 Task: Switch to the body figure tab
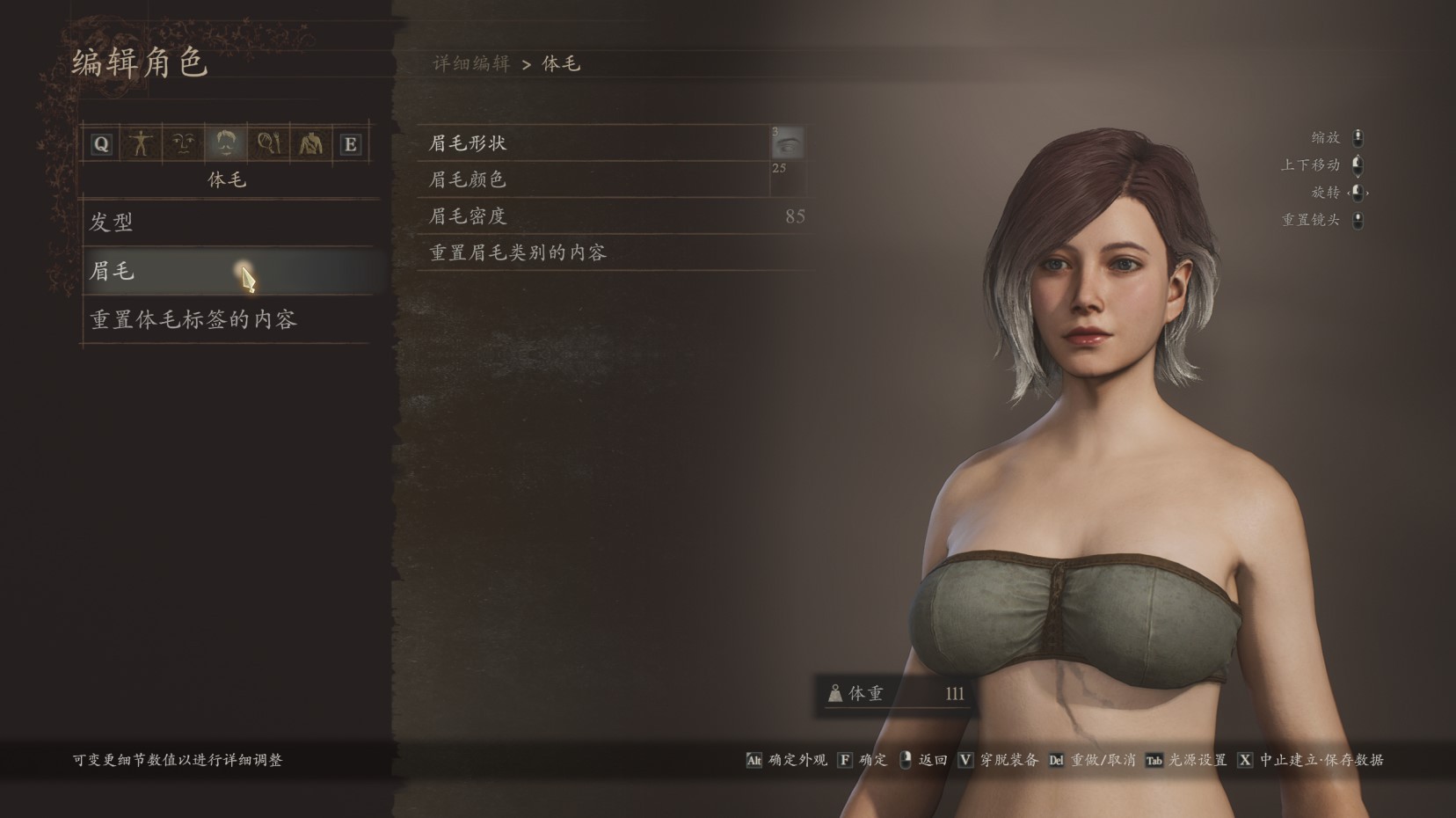point(141,143)
